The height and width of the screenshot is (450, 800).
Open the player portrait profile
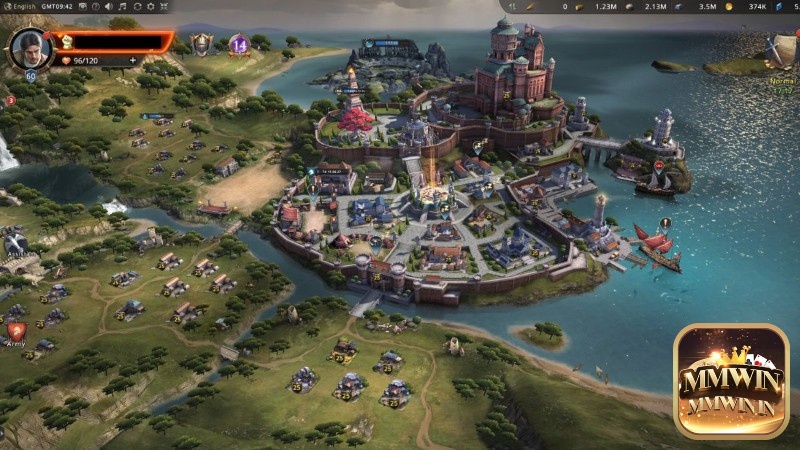click(x=30, y=47)
